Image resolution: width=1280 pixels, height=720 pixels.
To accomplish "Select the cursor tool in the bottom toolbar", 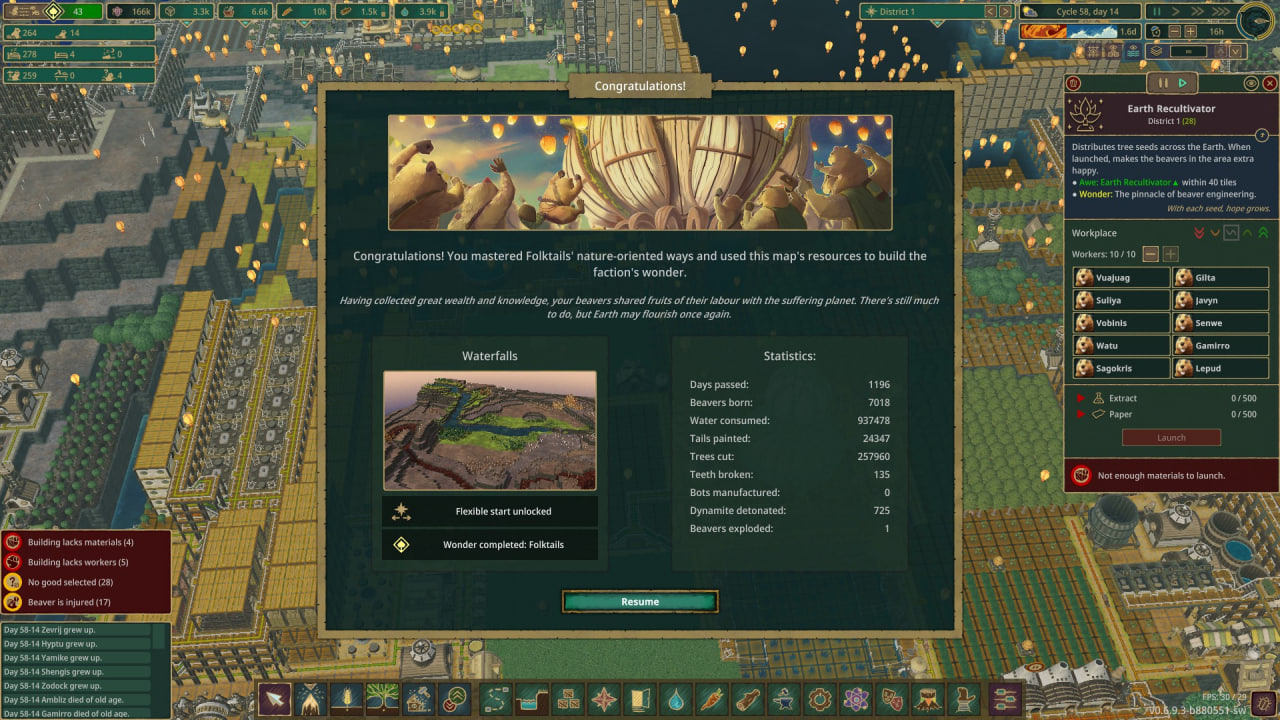I will point(273,698).
